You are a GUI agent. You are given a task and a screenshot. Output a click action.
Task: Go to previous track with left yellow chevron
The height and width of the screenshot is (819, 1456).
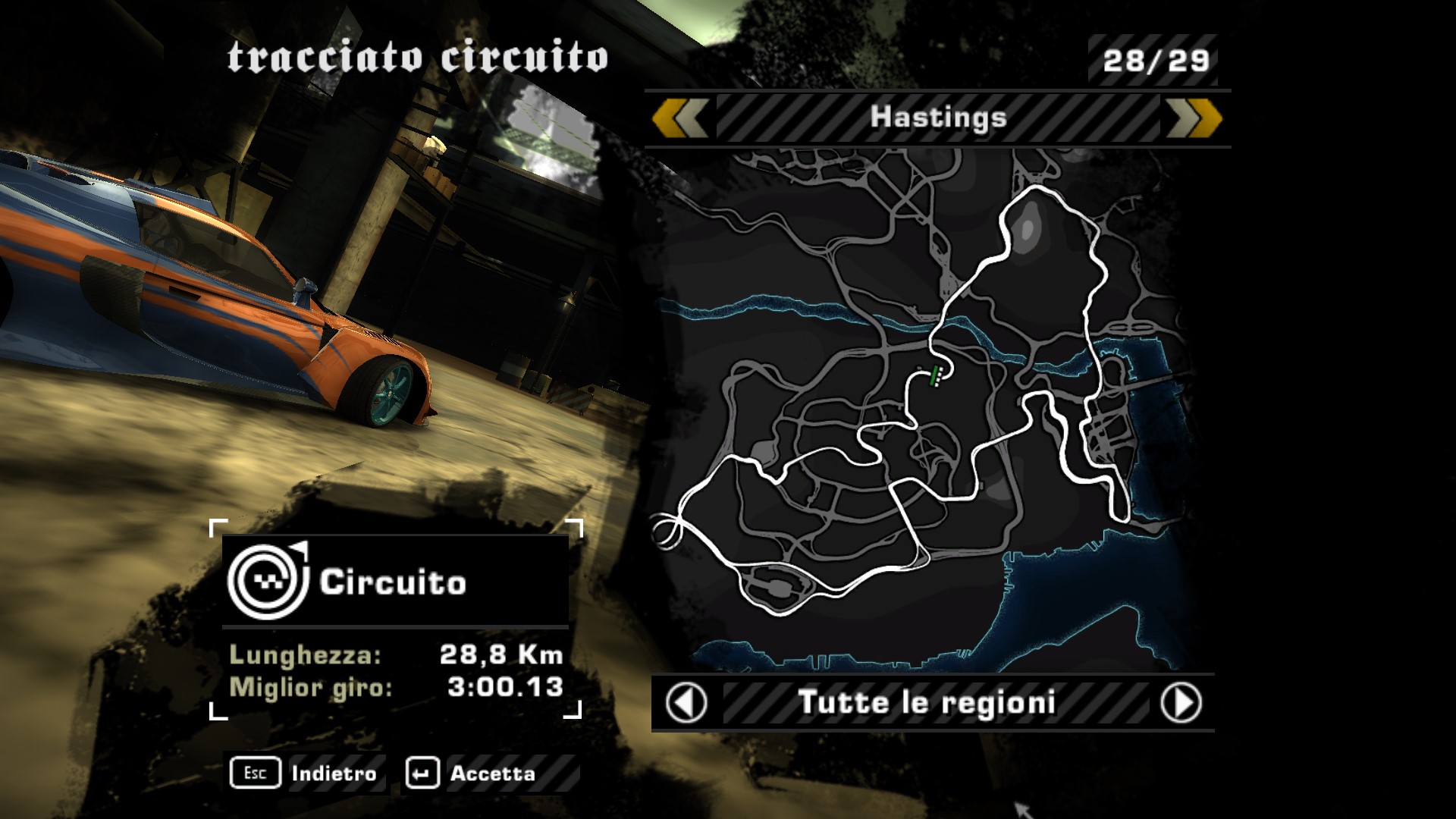coord(680,118)
